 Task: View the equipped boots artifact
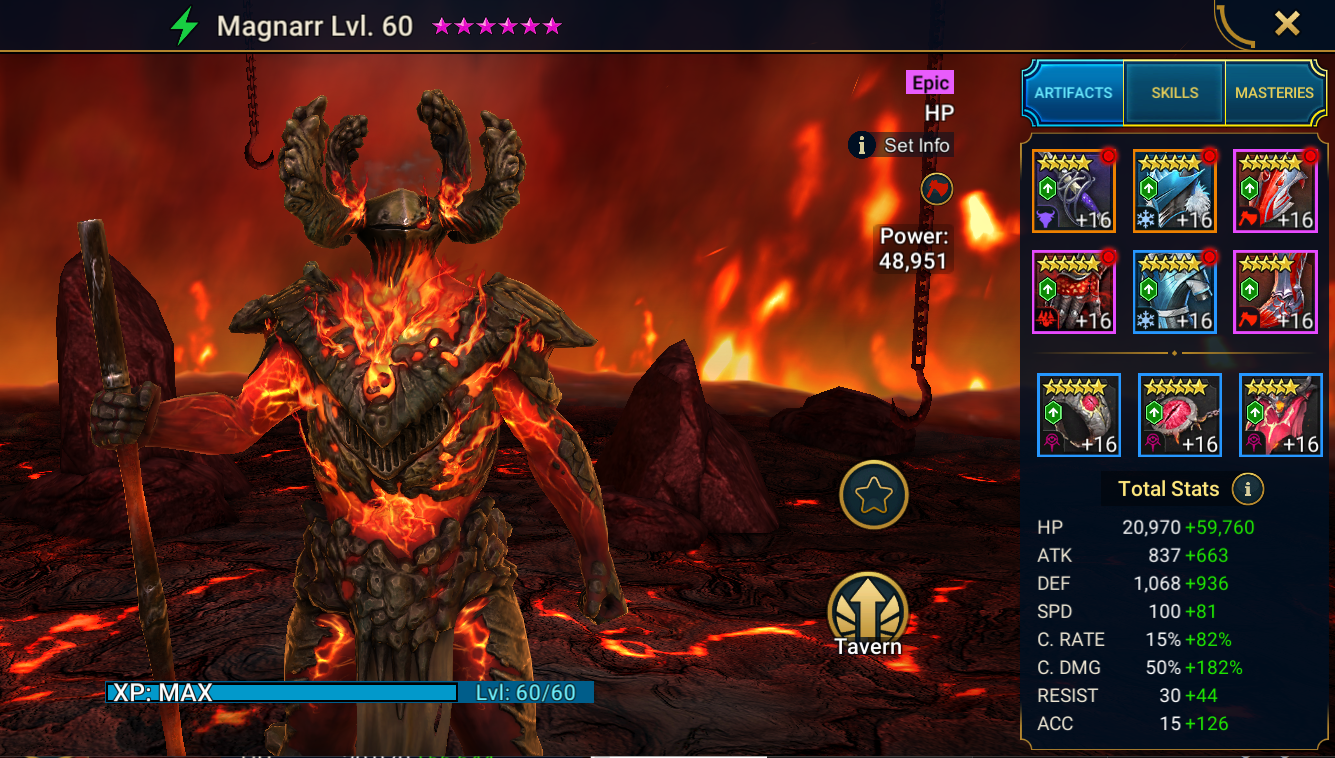click(x=1275, y=291)
